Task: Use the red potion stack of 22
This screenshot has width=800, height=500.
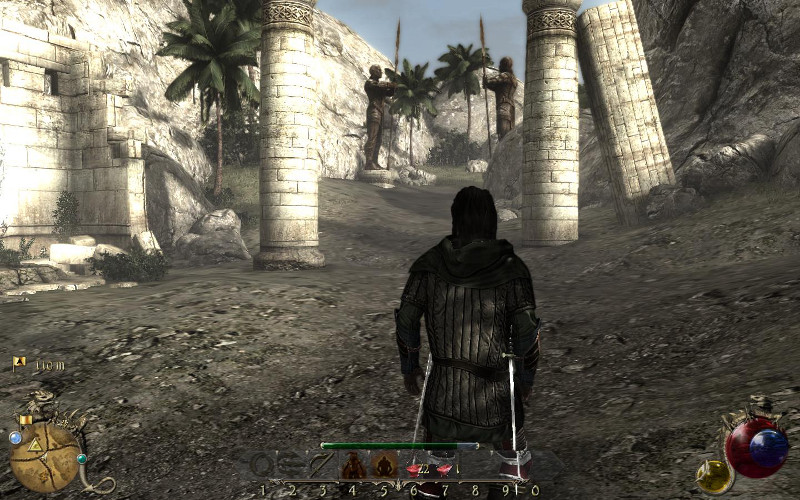Action: (x=415, y=466)
